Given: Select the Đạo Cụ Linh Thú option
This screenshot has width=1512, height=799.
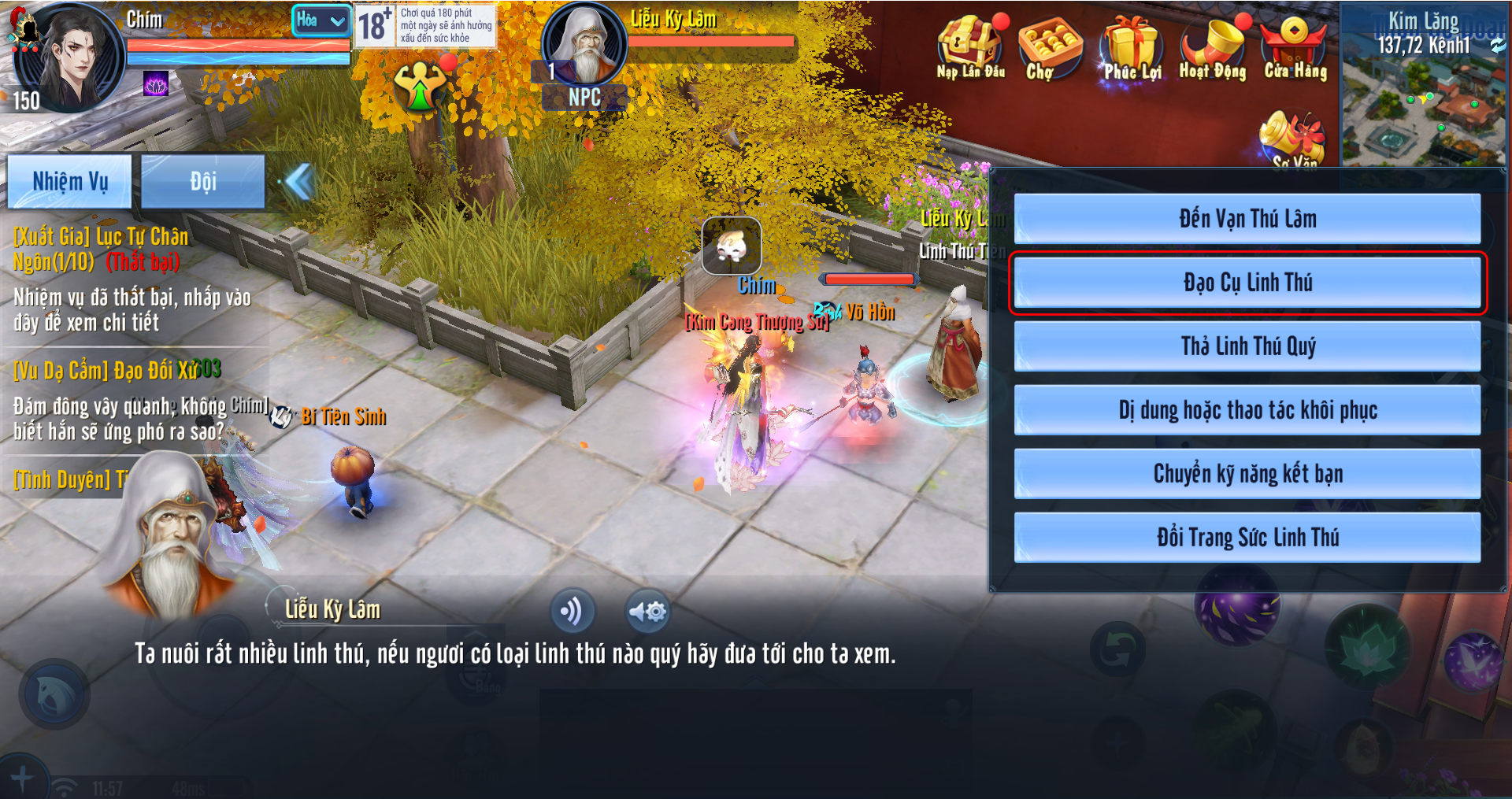Looking at the screenshot, I should click(x=1247, y=283).
